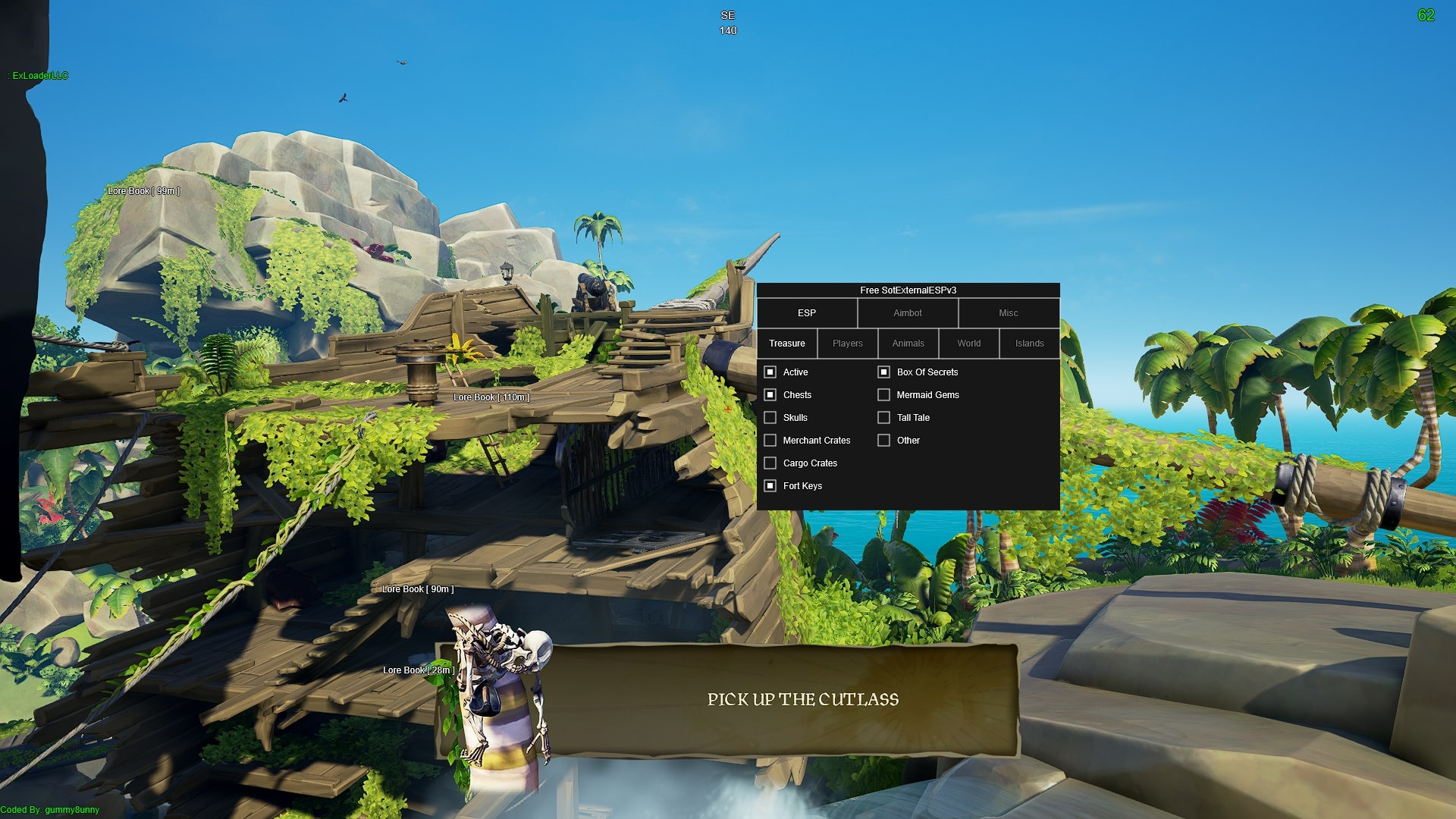Enable the Merchant Crates checkbox
Screen dimensions: 1456x819
coord(770,440)
